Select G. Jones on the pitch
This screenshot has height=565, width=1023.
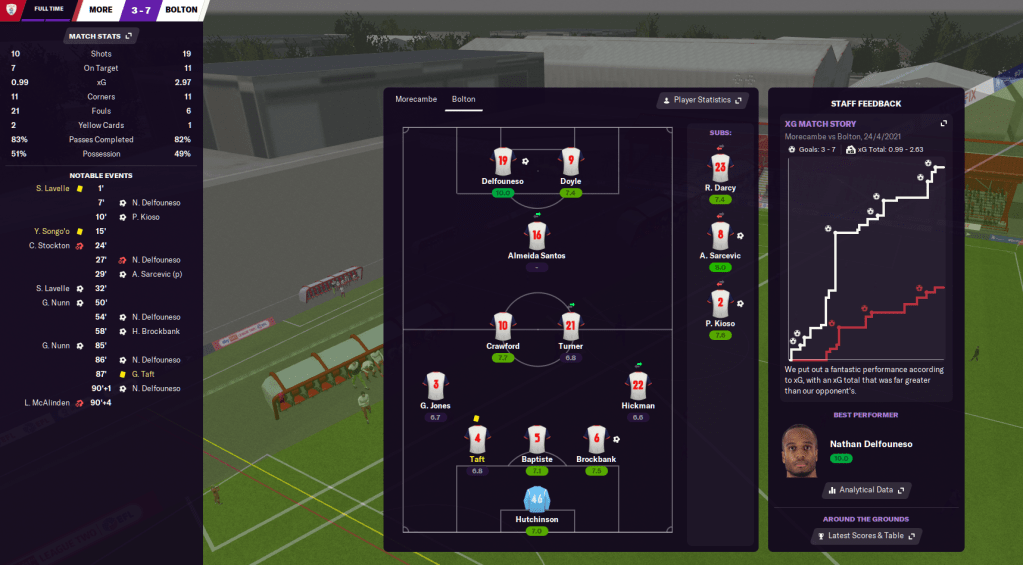[435, 386]
